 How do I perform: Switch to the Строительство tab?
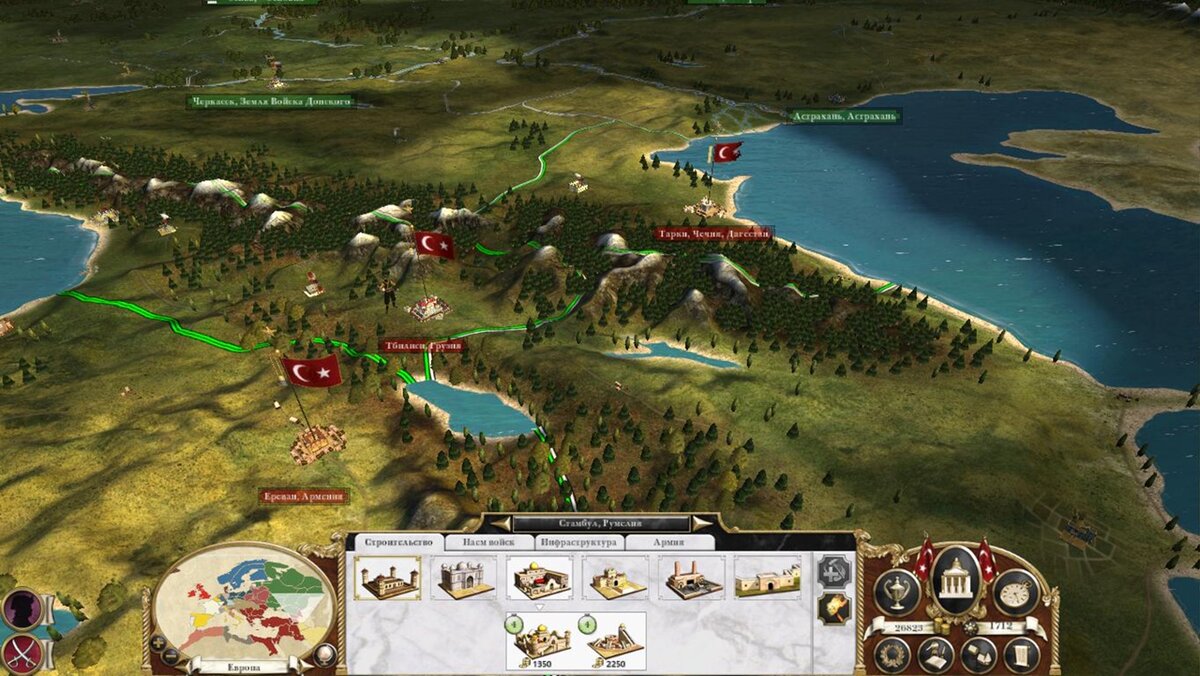coord(397,542)
